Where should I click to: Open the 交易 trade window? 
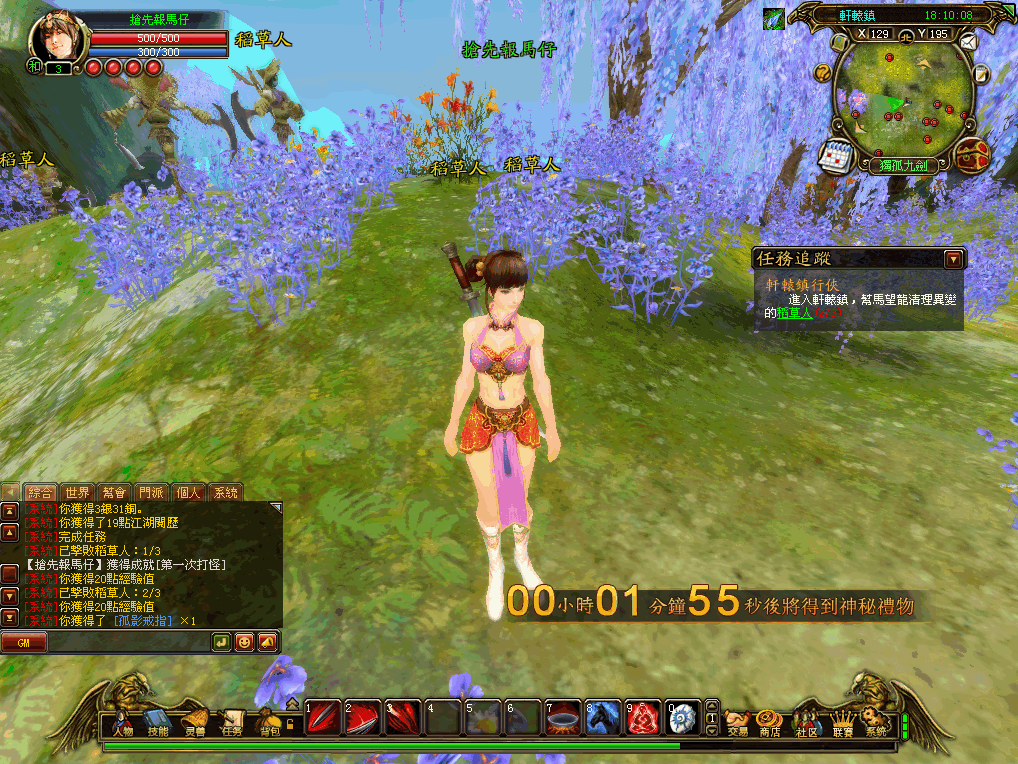click(x=737, y=722)
